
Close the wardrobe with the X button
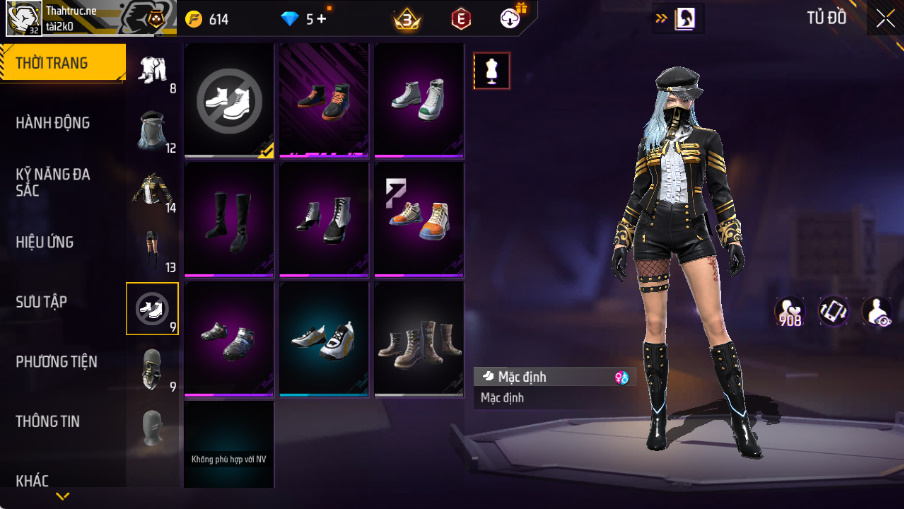coord(885,18)
